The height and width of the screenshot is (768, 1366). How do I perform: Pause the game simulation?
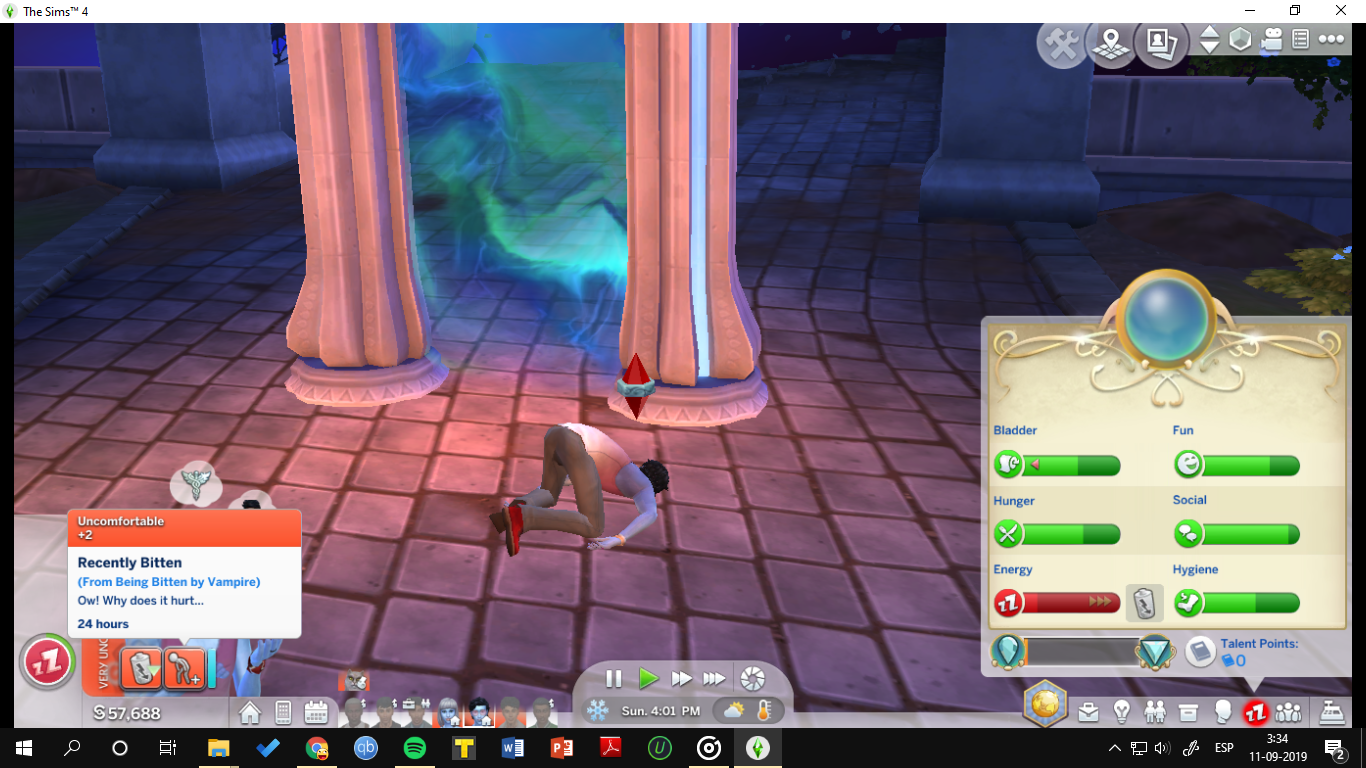click(x=613, y=679)
